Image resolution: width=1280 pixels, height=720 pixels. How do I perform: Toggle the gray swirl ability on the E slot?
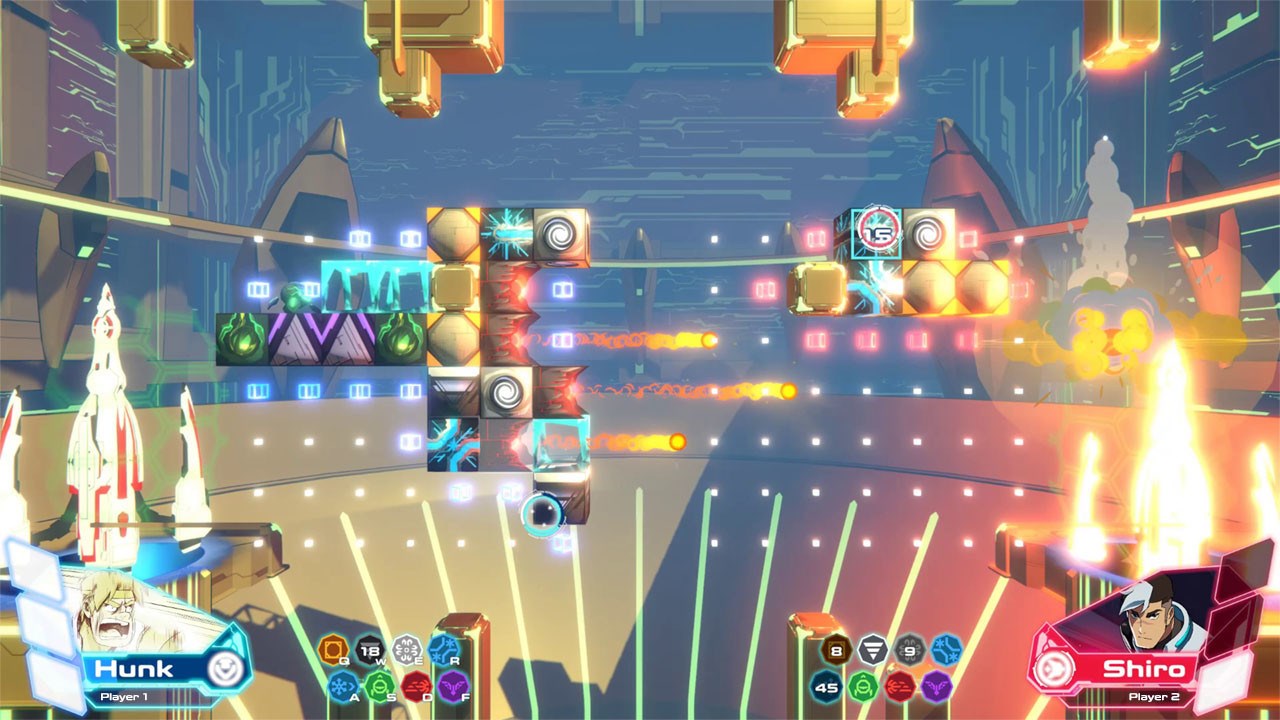407,650
